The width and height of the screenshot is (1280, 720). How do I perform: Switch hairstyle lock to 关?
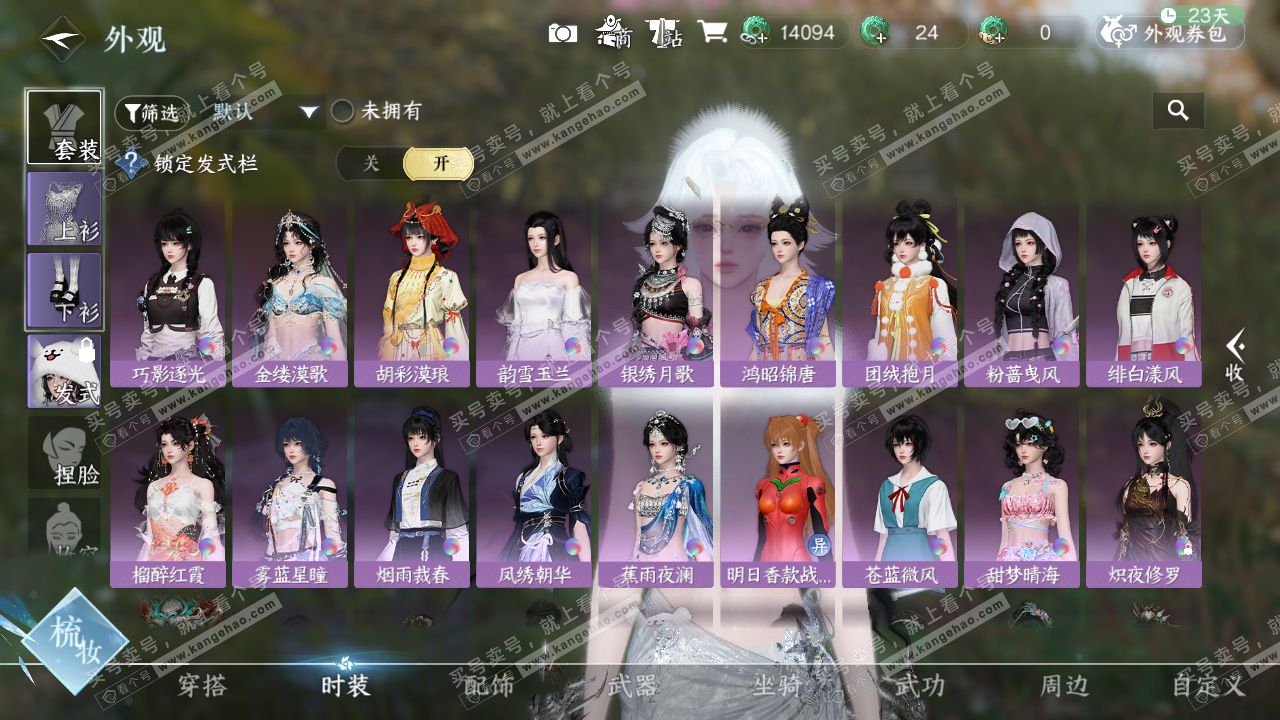click(371, 164)
